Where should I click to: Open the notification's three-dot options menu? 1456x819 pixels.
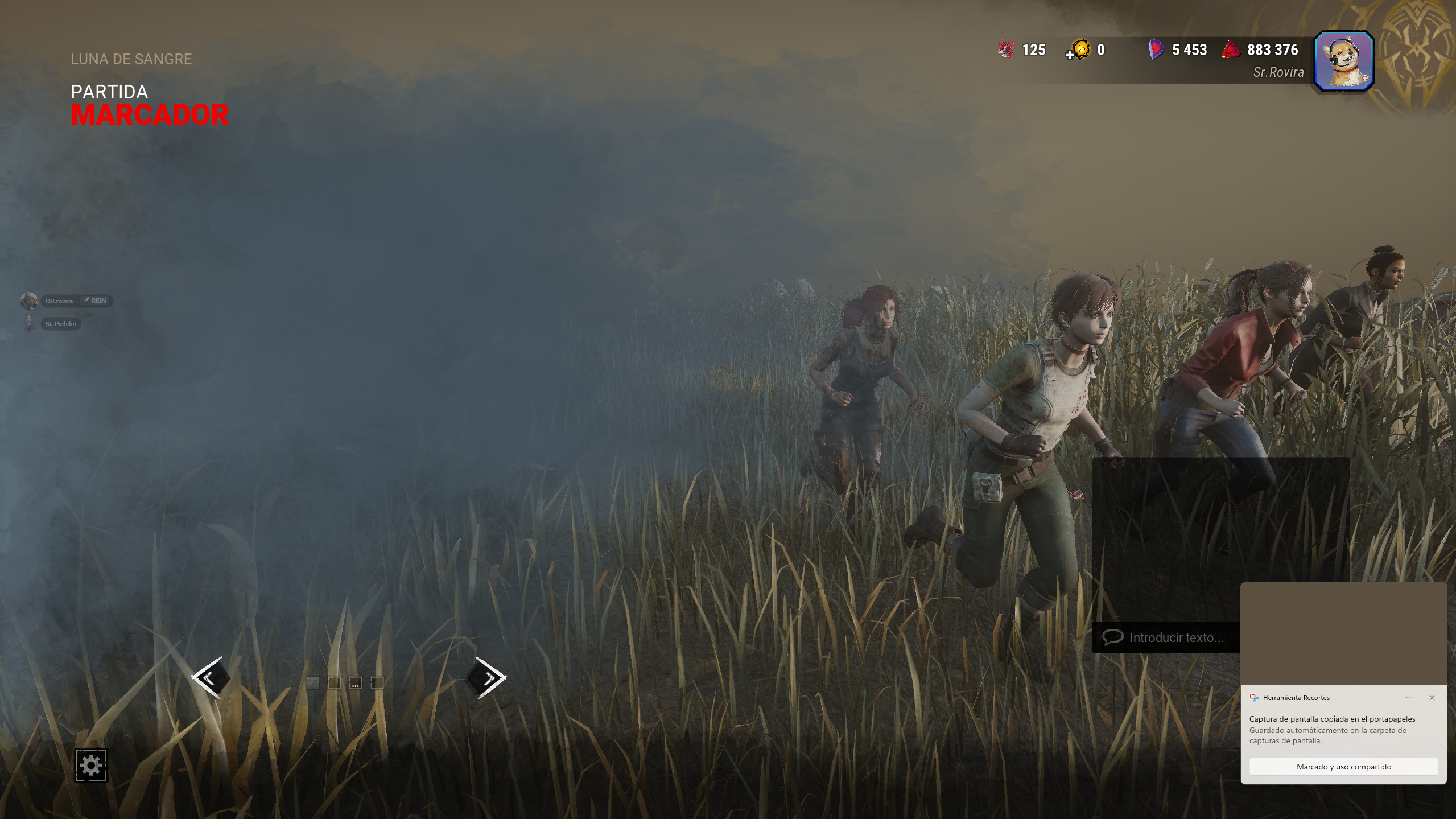tap(1409, 698)
